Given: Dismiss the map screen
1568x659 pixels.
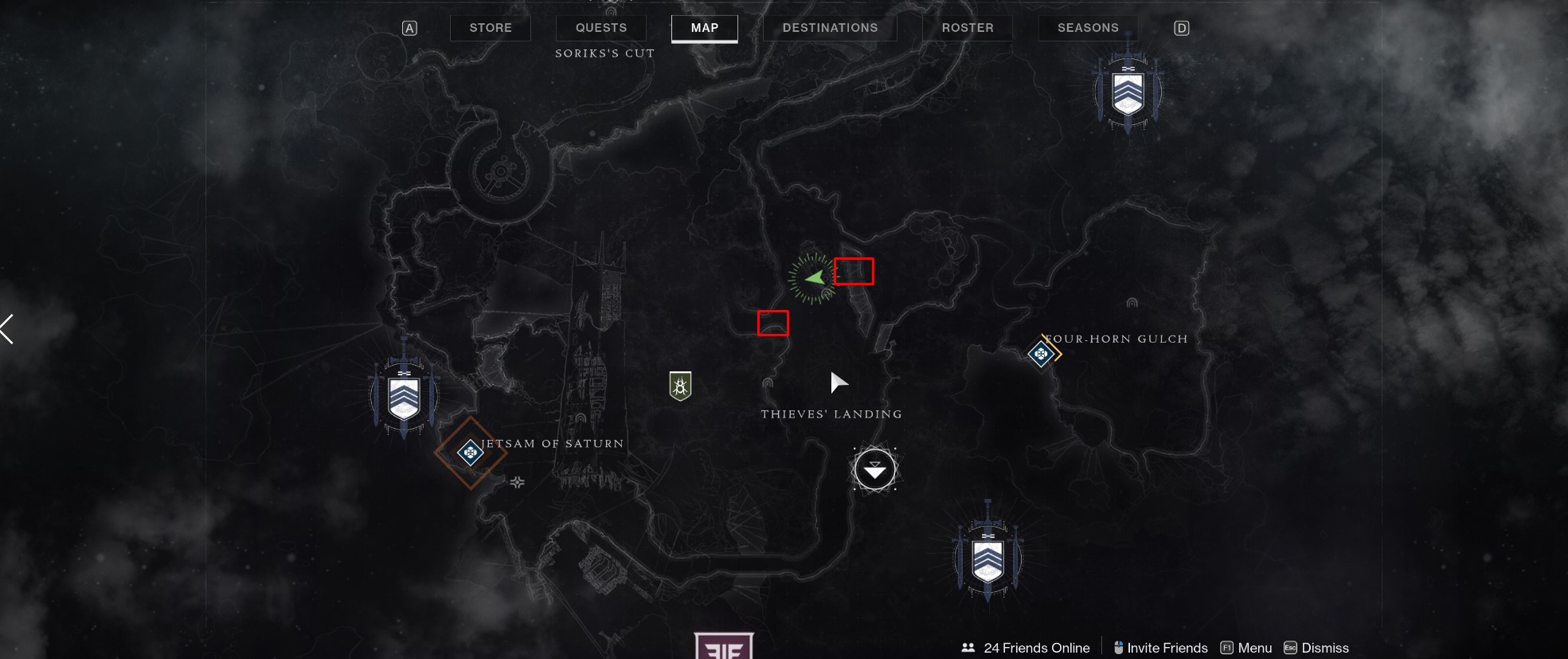Looking at the screenshot, I should 1324,647.
